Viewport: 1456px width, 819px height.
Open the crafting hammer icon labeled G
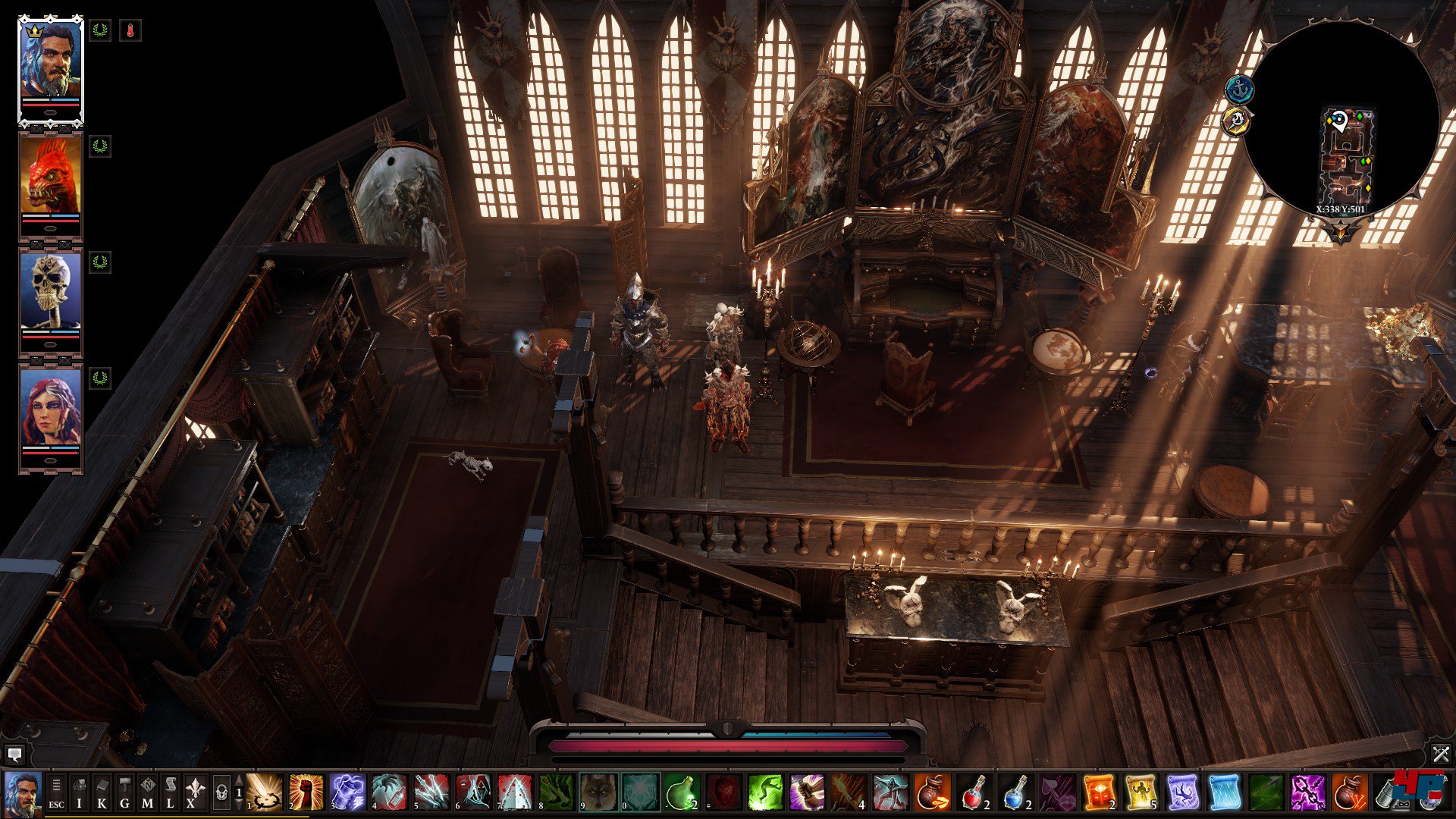124,792
